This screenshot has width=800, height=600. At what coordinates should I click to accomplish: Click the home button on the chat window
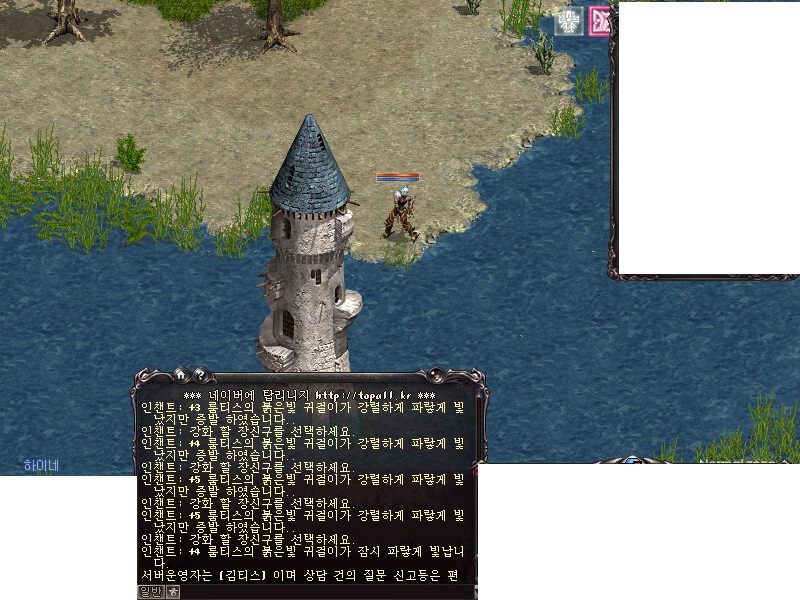181,375
